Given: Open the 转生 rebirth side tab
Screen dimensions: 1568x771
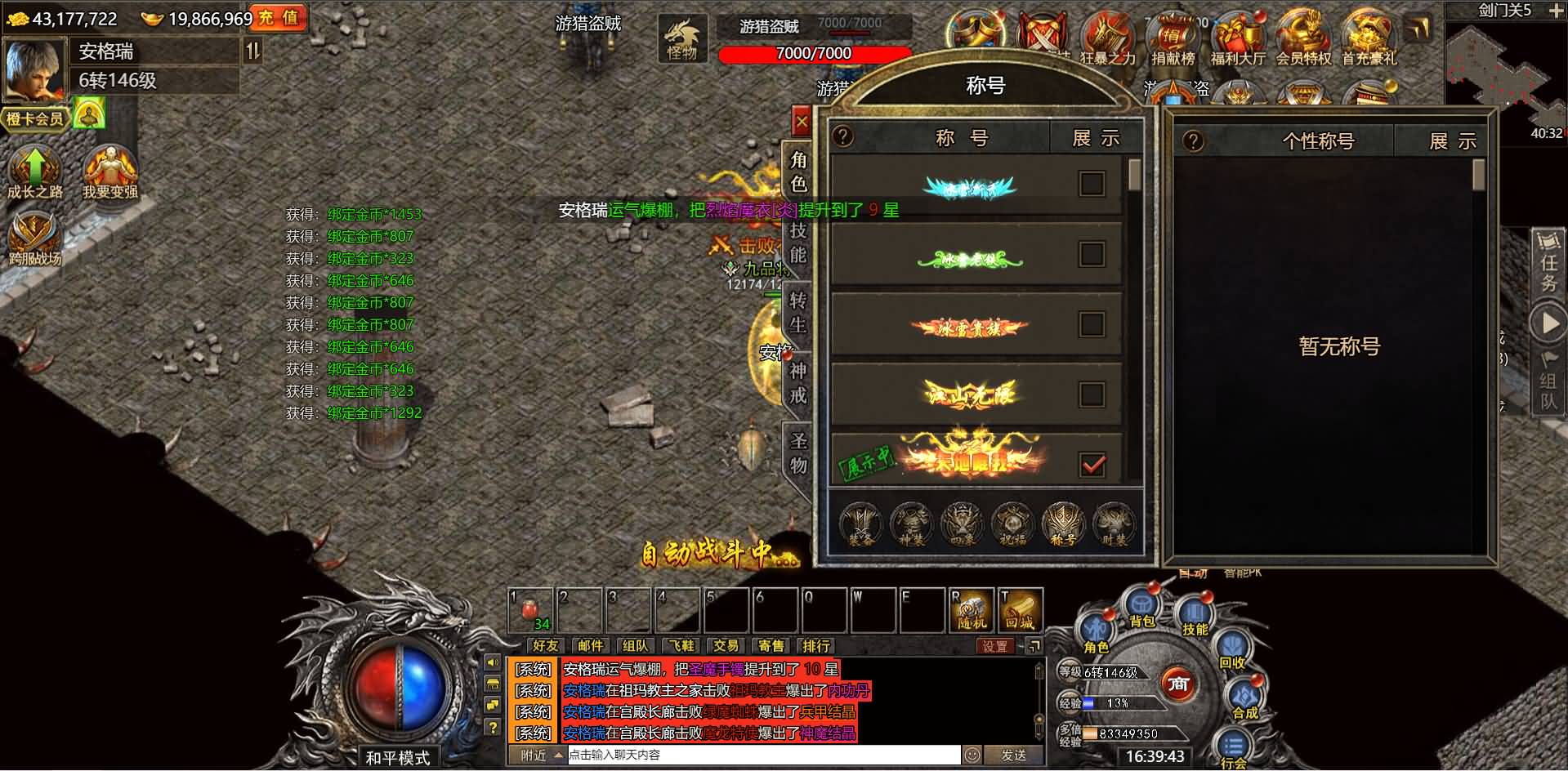Looking at the screenshot, I should click(x=798, y=313).
